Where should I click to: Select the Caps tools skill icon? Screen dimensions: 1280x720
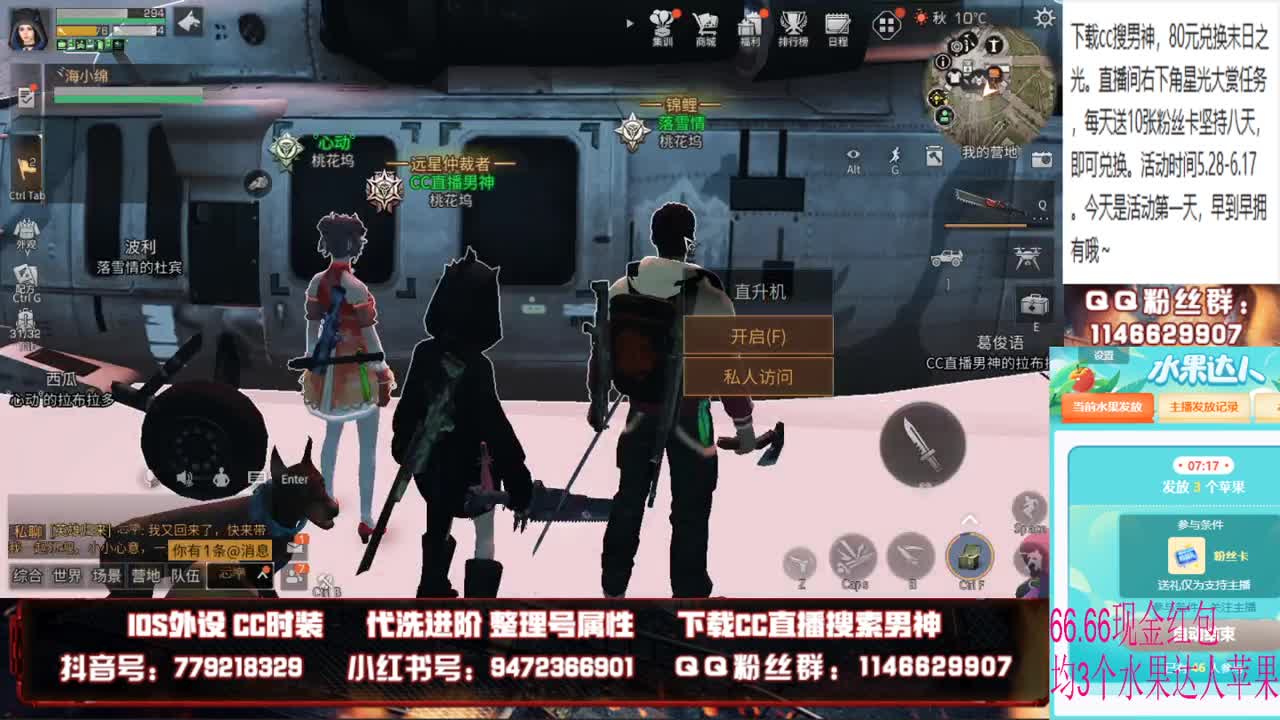point(853,556)
